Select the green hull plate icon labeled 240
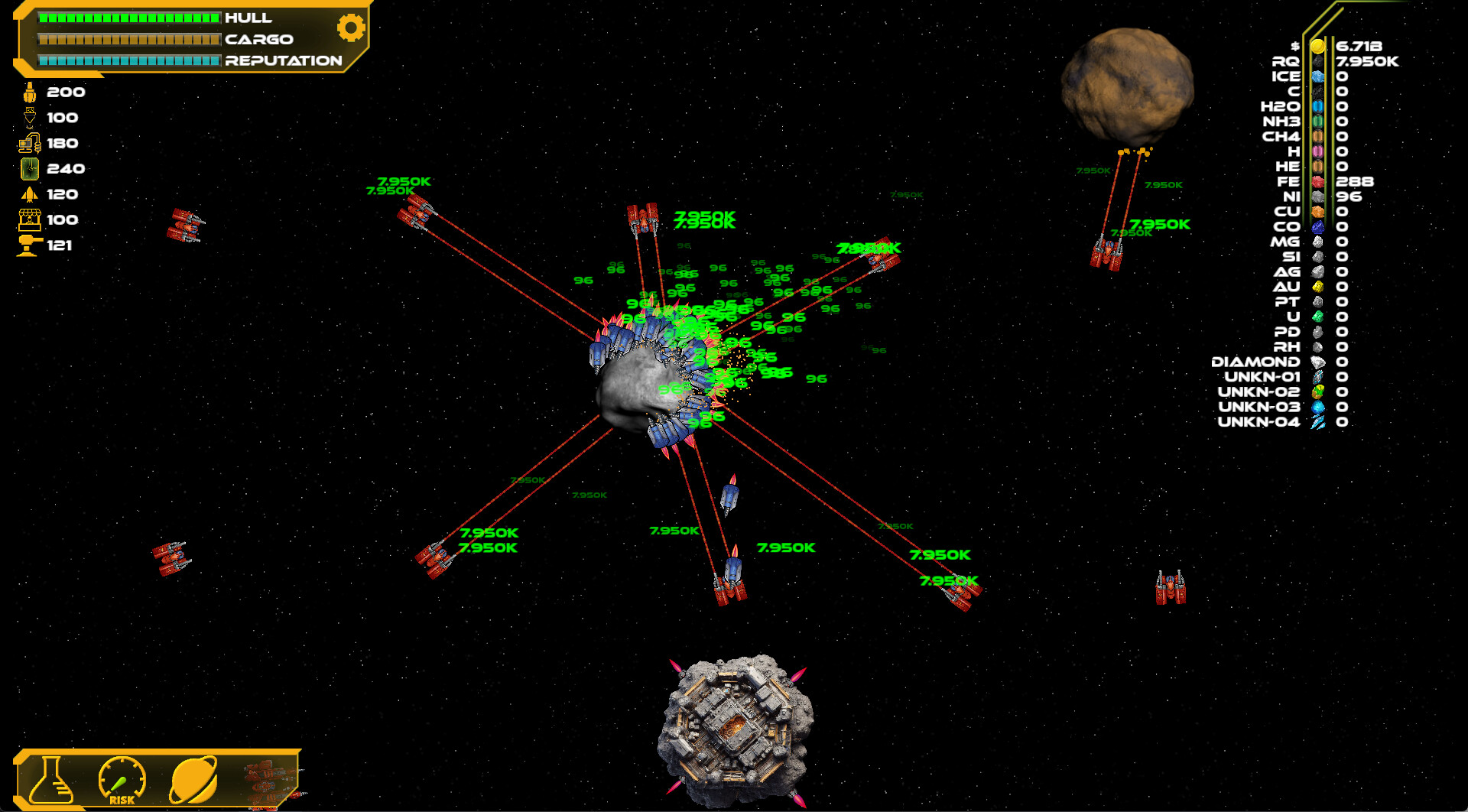The width and height of the screenshot is (1468, 812). (x=29, y=169)
